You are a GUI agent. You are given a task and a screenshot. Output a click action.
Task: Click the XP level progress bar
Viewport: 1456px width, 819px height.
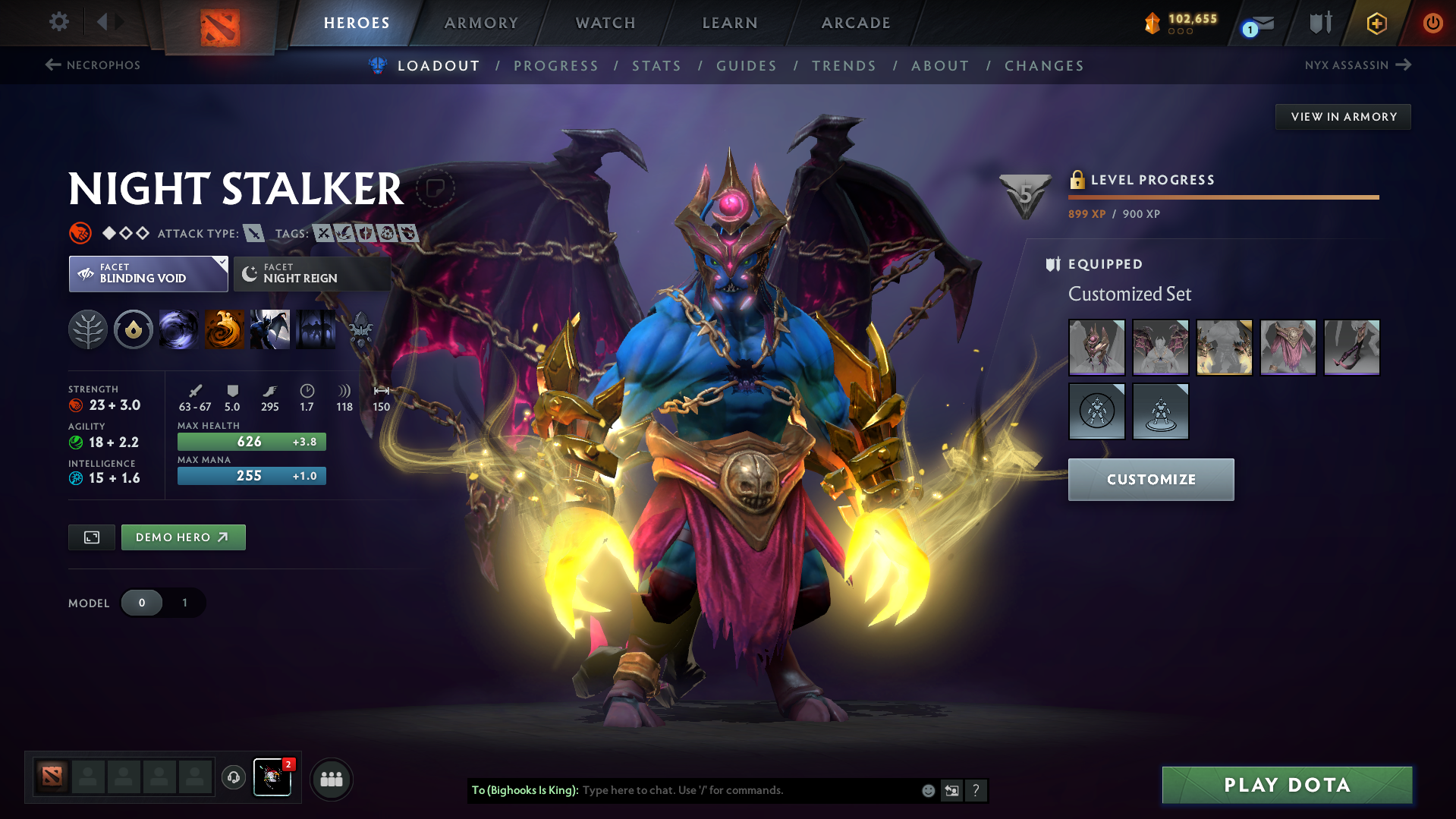(1223, 197)
